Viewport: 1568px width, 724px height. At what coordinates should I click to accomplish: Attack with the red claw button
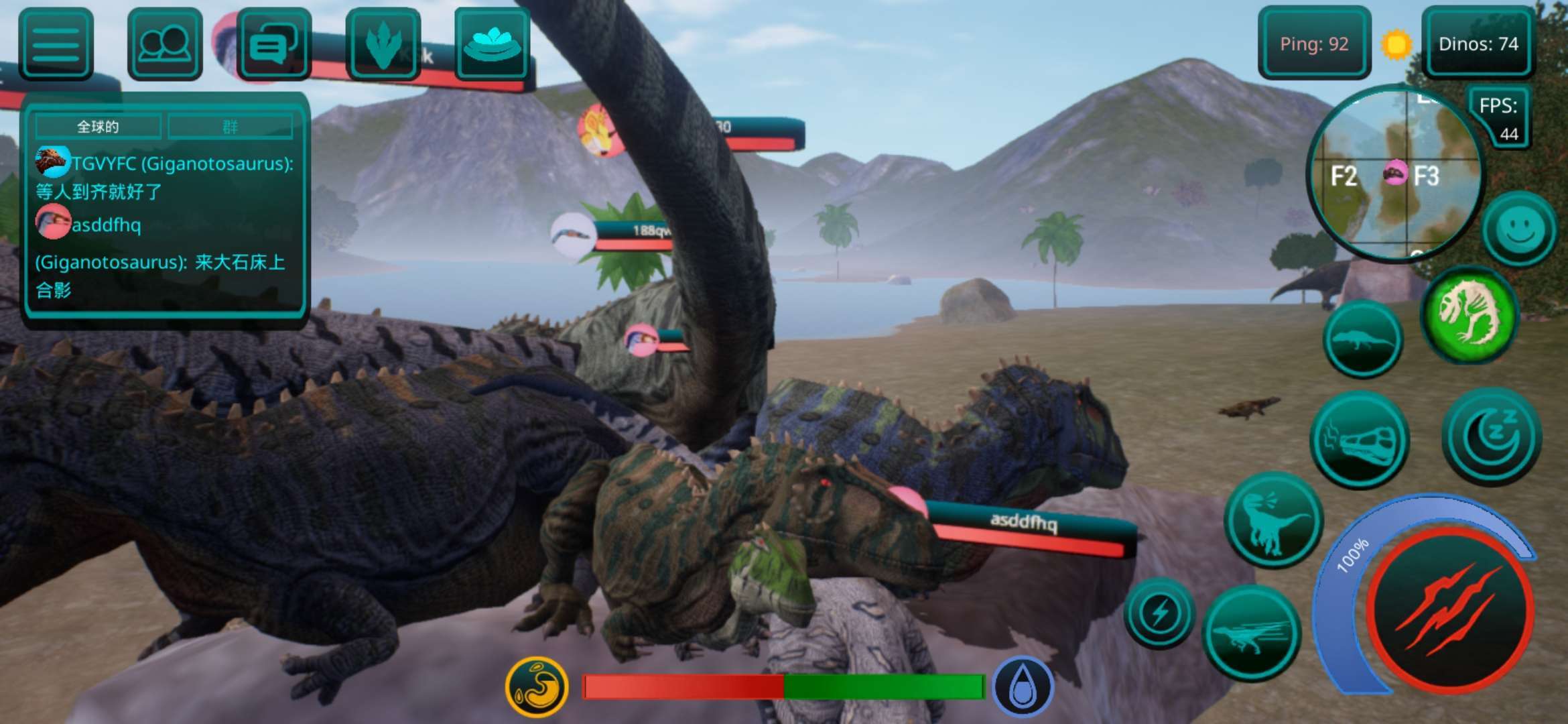(1449, 609)
